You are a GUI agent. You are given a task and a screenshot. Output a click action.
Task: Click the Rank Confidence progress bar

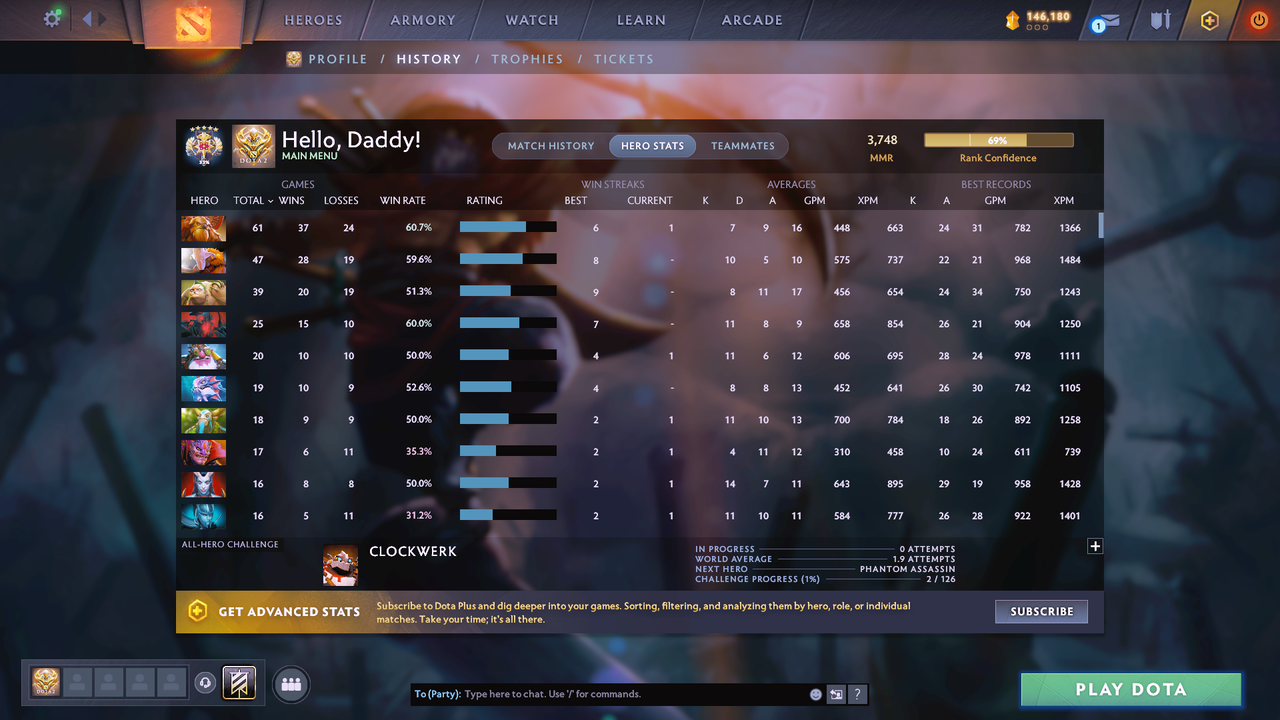(998, 140)
